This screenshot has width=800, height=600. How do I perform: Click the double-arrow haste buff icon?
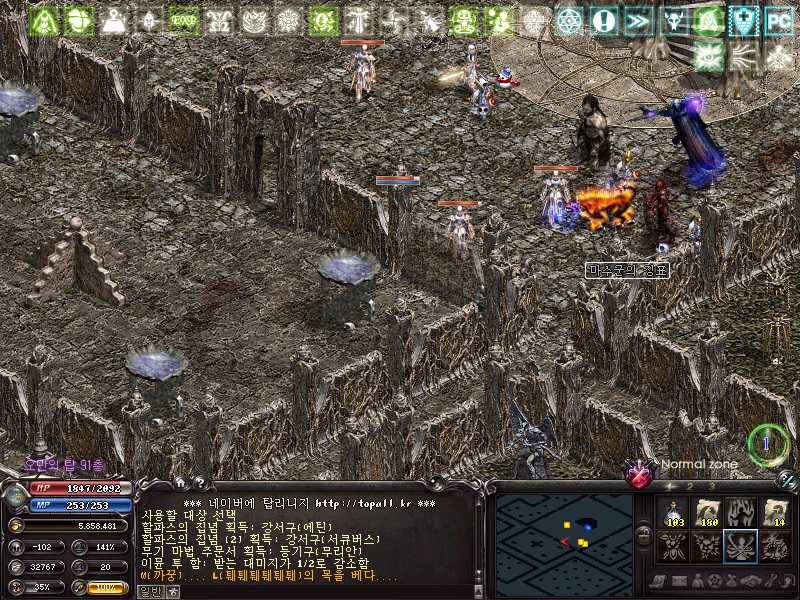(638, 20)
